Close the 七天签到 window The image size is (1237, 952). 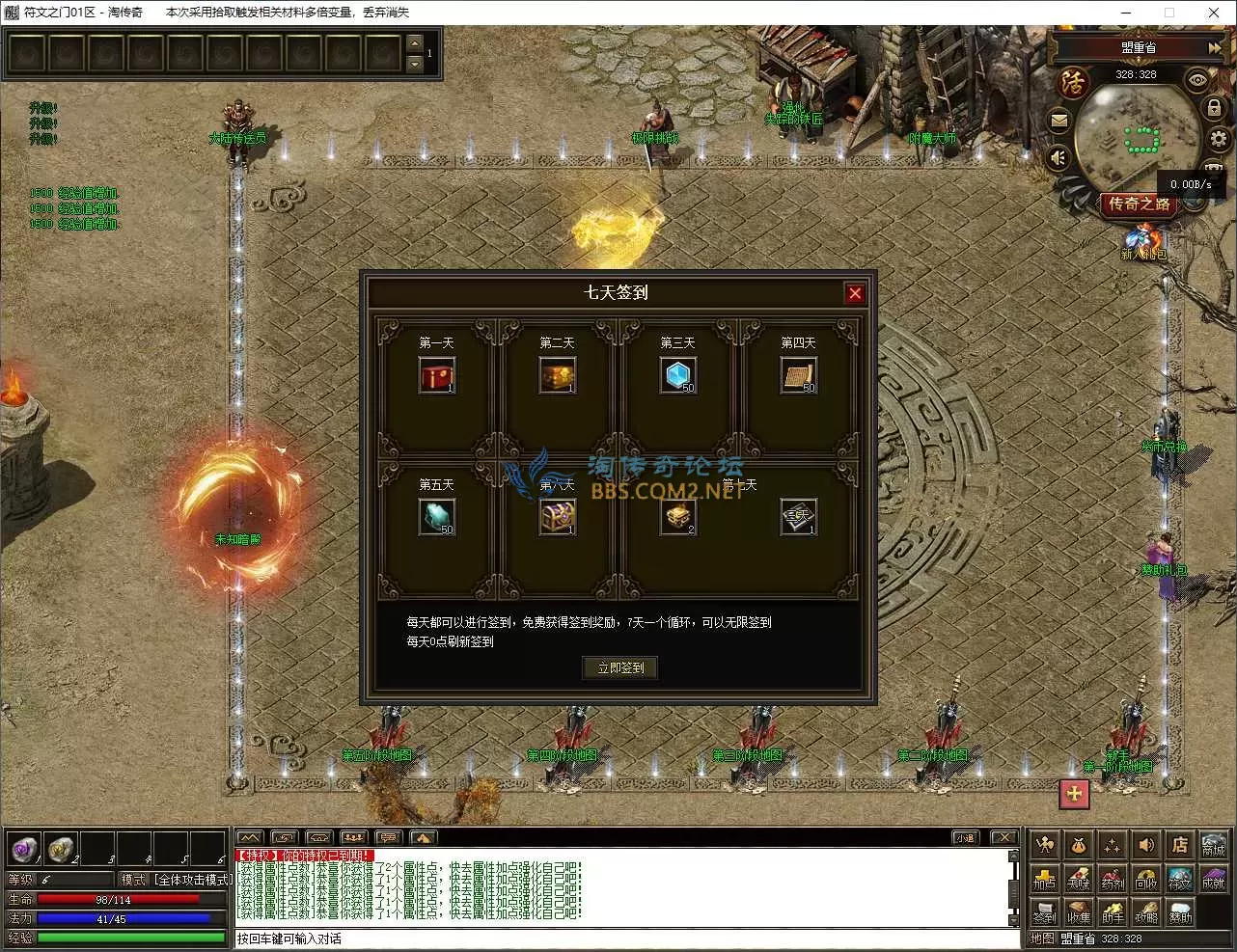[x=855, y=293]
